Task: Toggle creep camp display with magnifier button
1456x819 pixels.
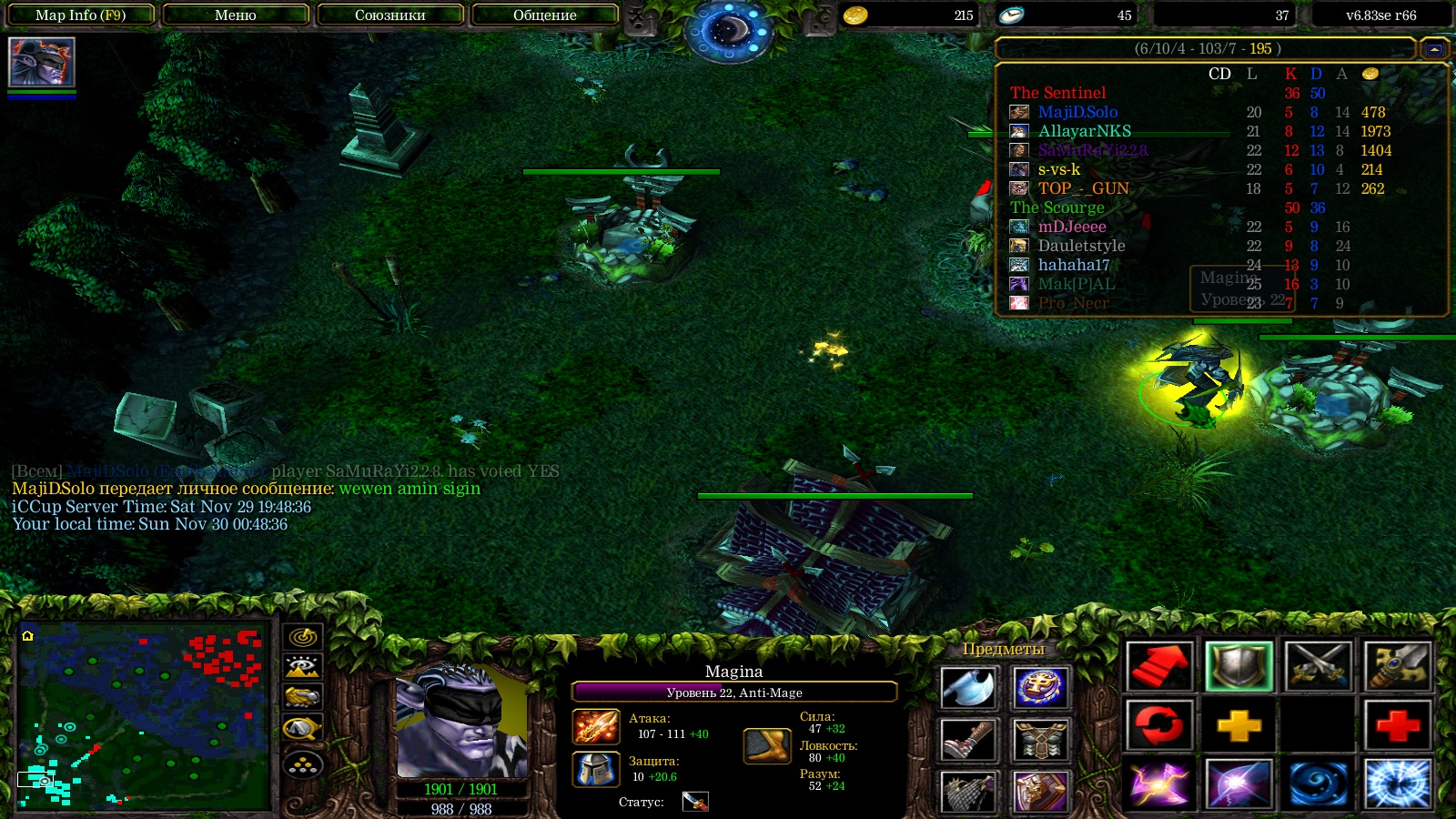Action: coord(302,728)
